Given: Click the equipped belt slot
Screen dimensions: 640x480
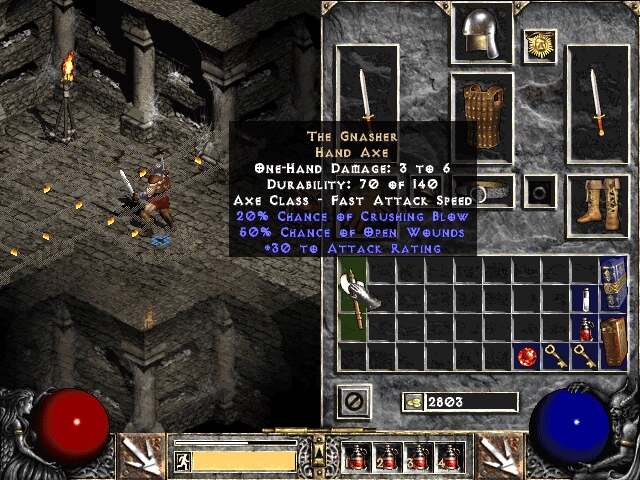Looking at the screenshot, I should (x=480, y=190).
